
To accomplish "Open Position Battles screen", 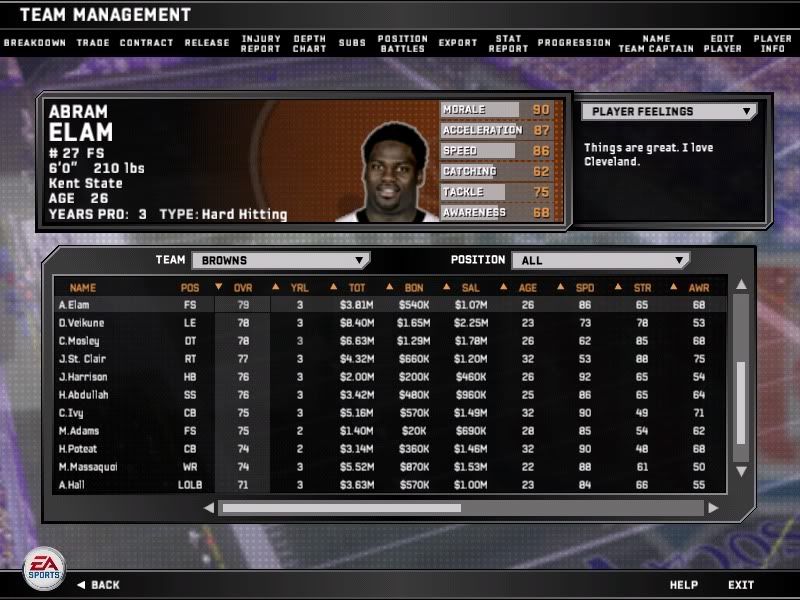I will click(403, 44).
